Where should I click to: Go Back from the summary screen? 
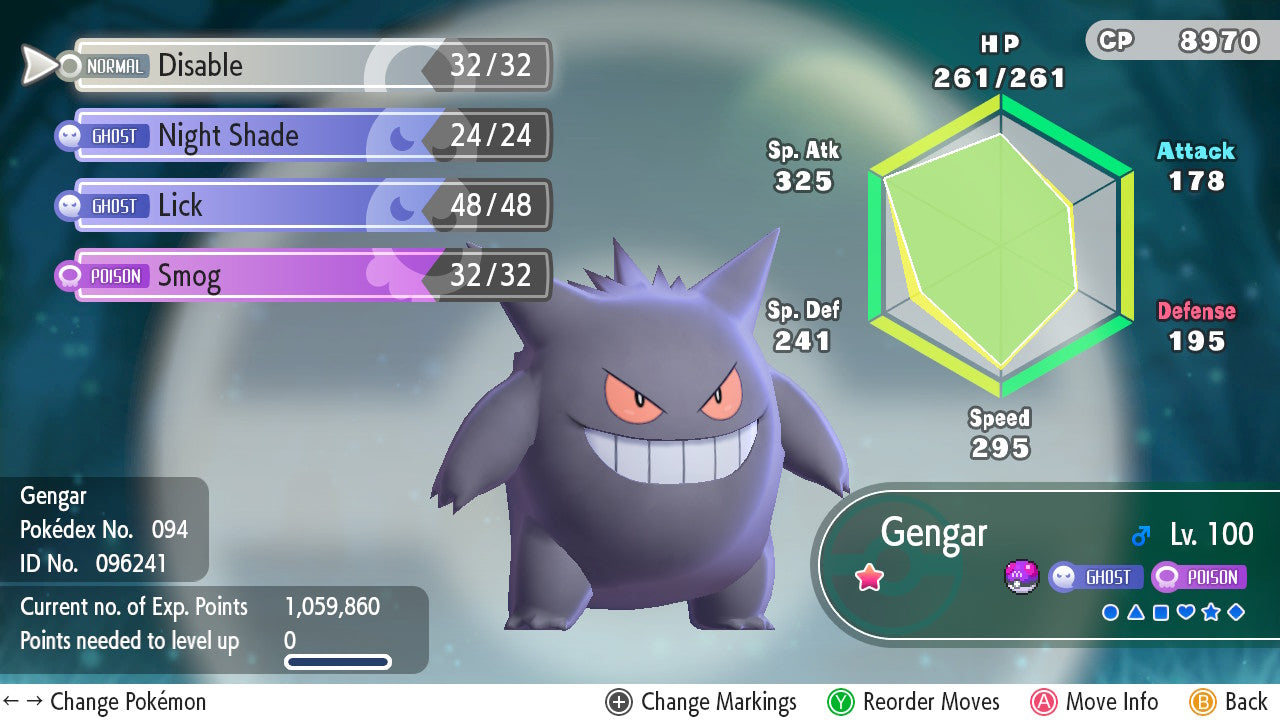pos(1229,702)
